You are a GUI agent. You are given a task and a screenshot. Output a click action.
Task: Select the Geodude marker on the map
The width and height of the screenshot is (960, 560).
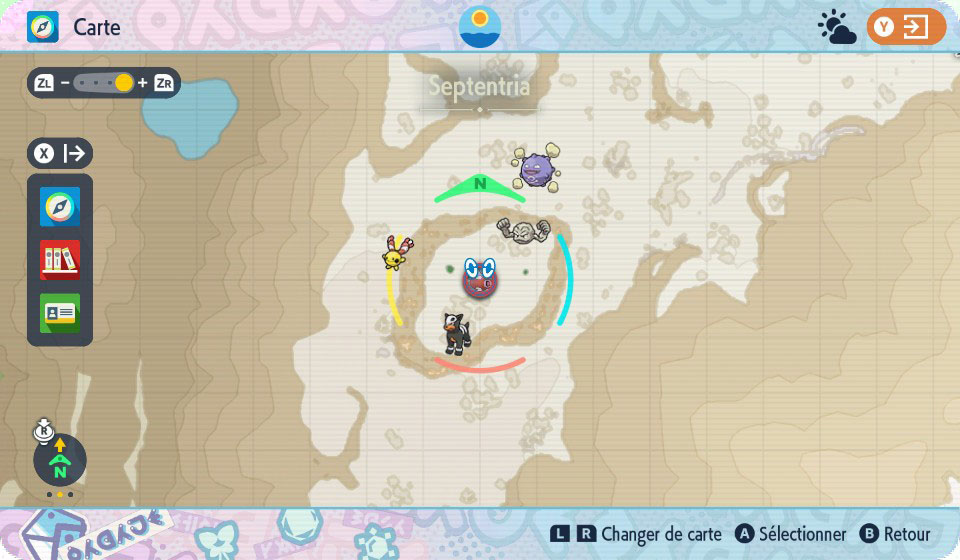tap(523, 232)
